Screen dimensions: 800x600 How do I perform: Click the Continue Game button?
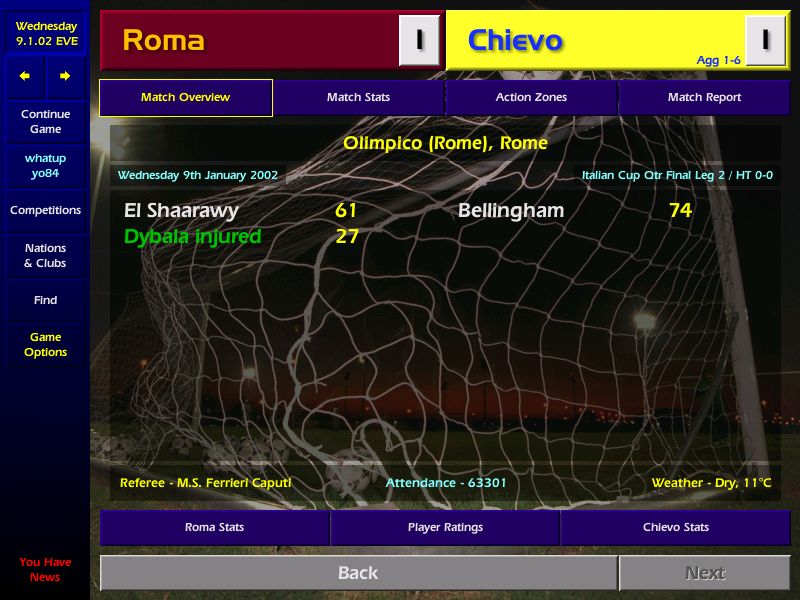point(45,122)
